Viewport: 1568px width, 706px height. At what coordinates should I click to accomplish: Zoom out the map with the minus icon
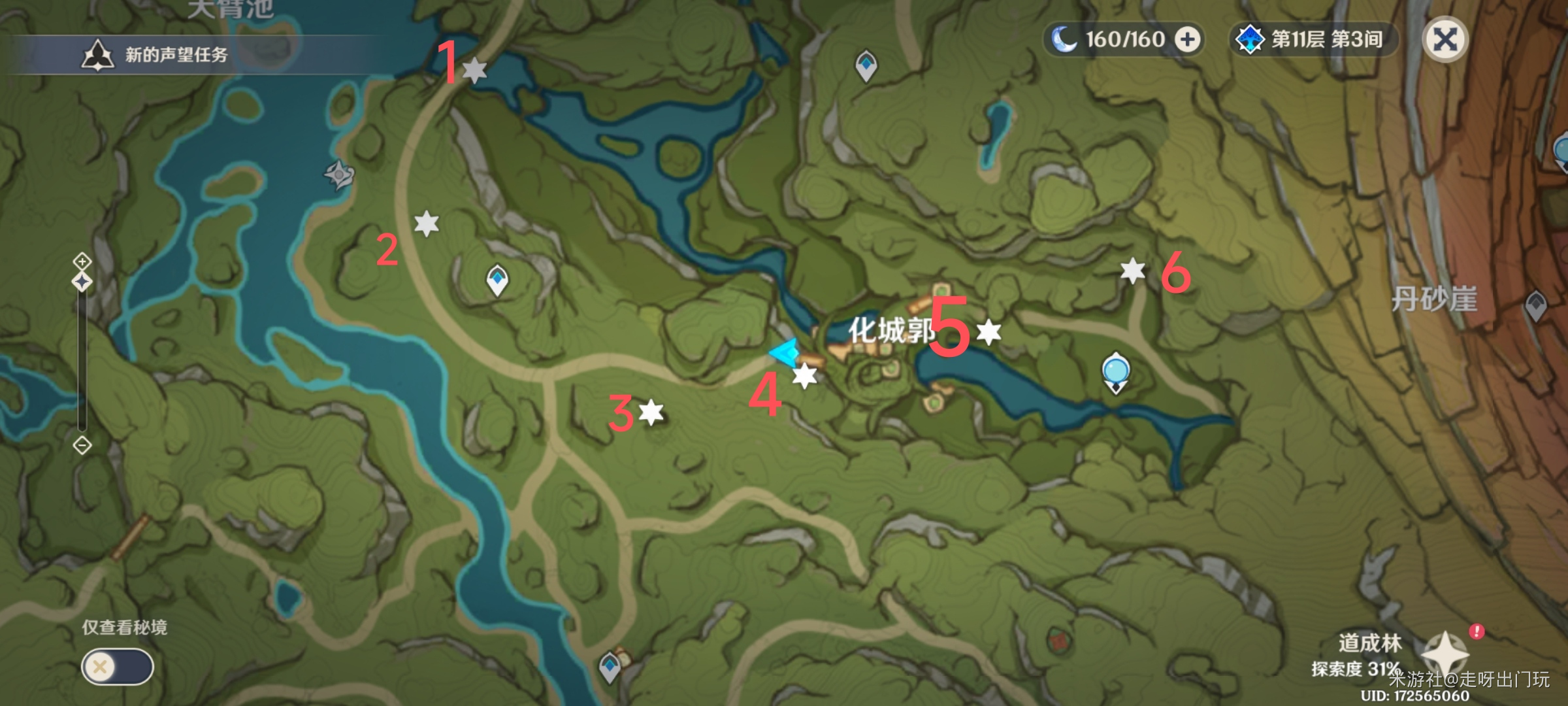point(82,446)
